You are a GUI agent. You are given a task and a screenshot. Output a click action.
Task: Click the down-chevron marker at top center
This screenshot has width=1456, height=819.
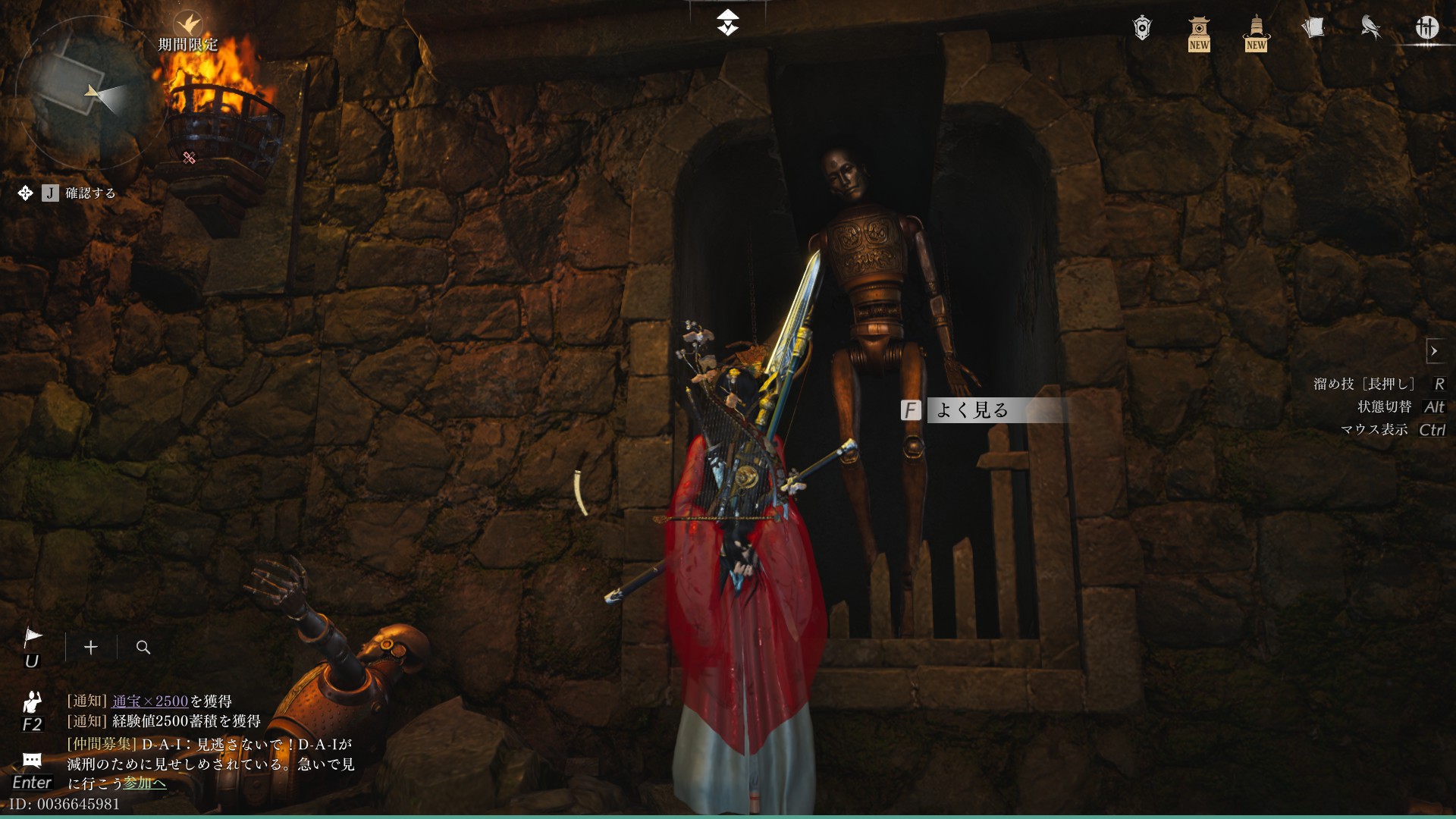728,23
